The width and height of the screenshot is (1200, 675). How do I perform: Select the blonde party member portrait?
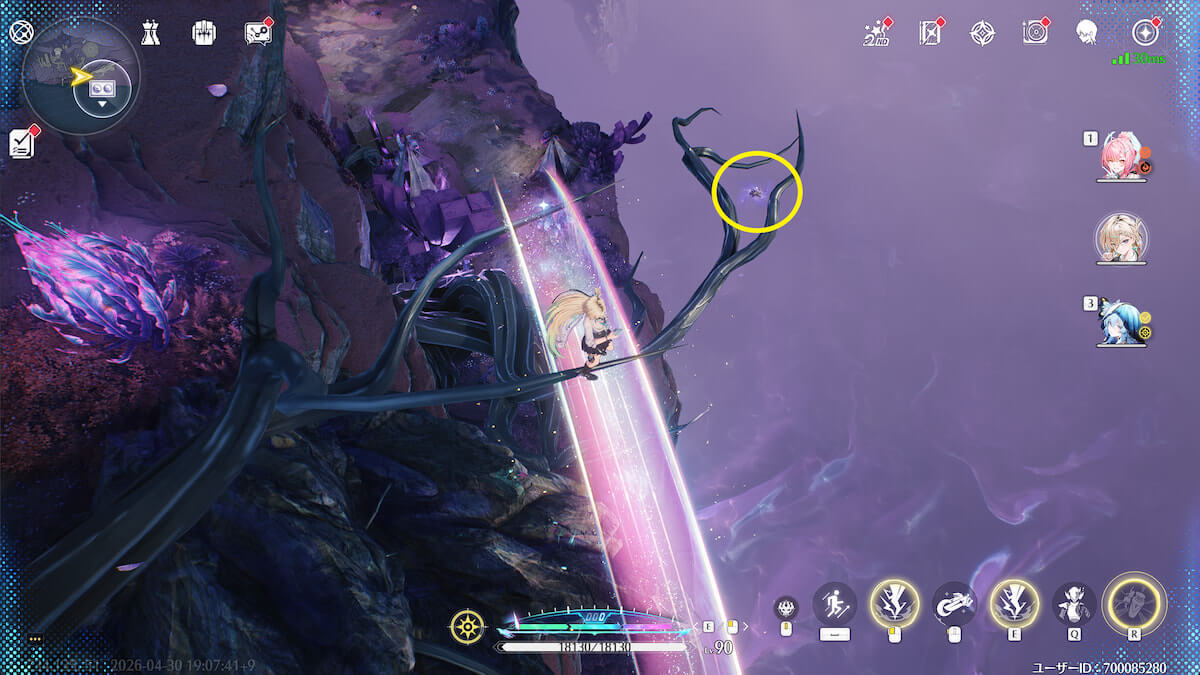point(1121,238)
